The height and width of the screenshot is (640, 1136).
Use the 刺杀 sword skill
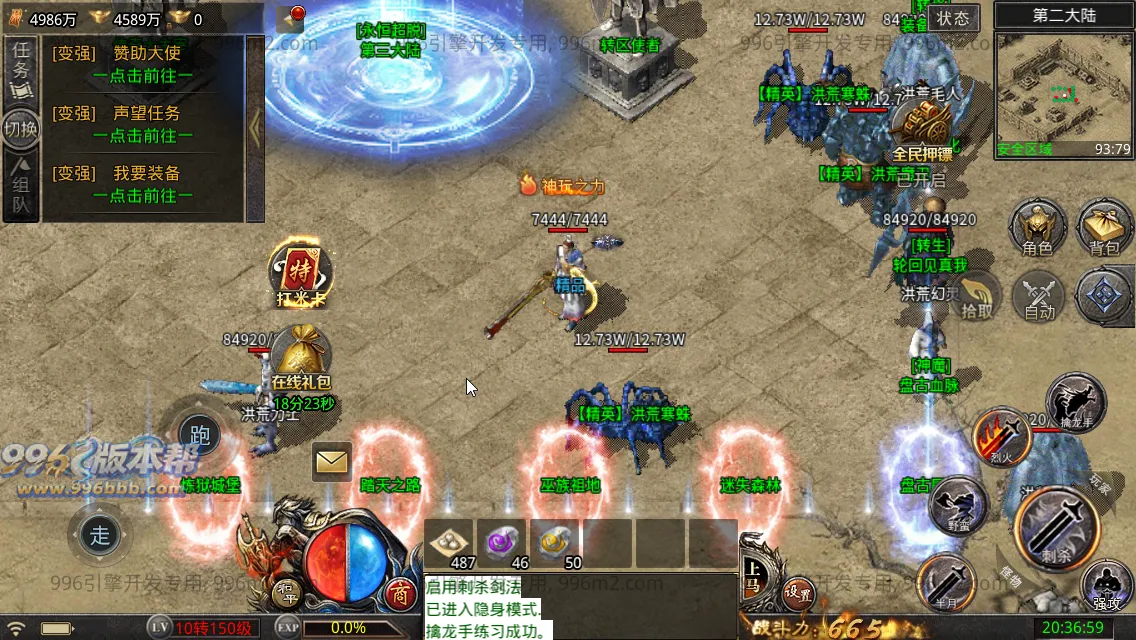[1056, 527]
